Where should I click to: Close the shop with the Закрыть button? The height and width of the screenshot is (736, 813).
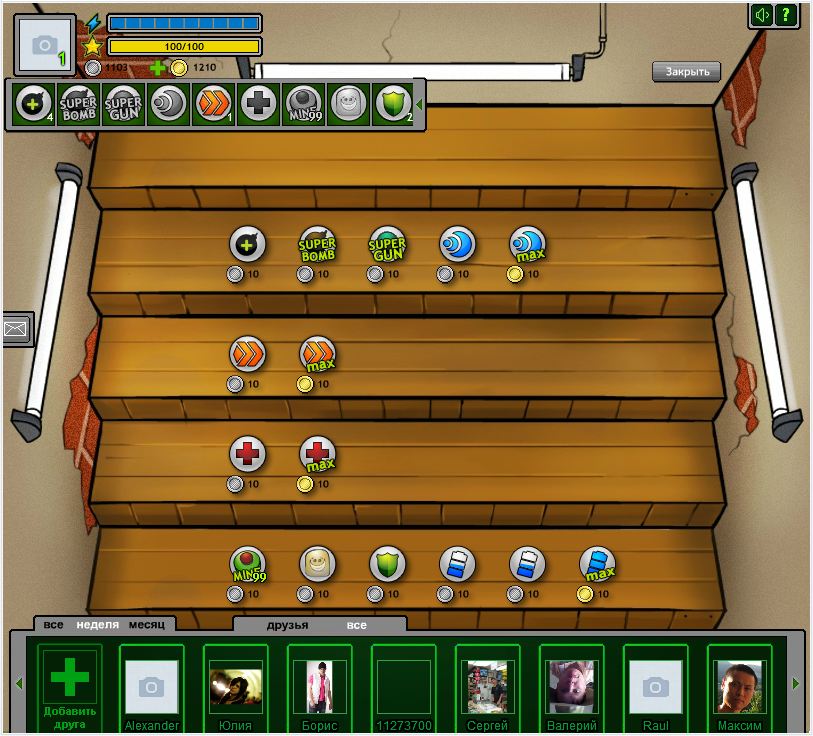point(686,71)
